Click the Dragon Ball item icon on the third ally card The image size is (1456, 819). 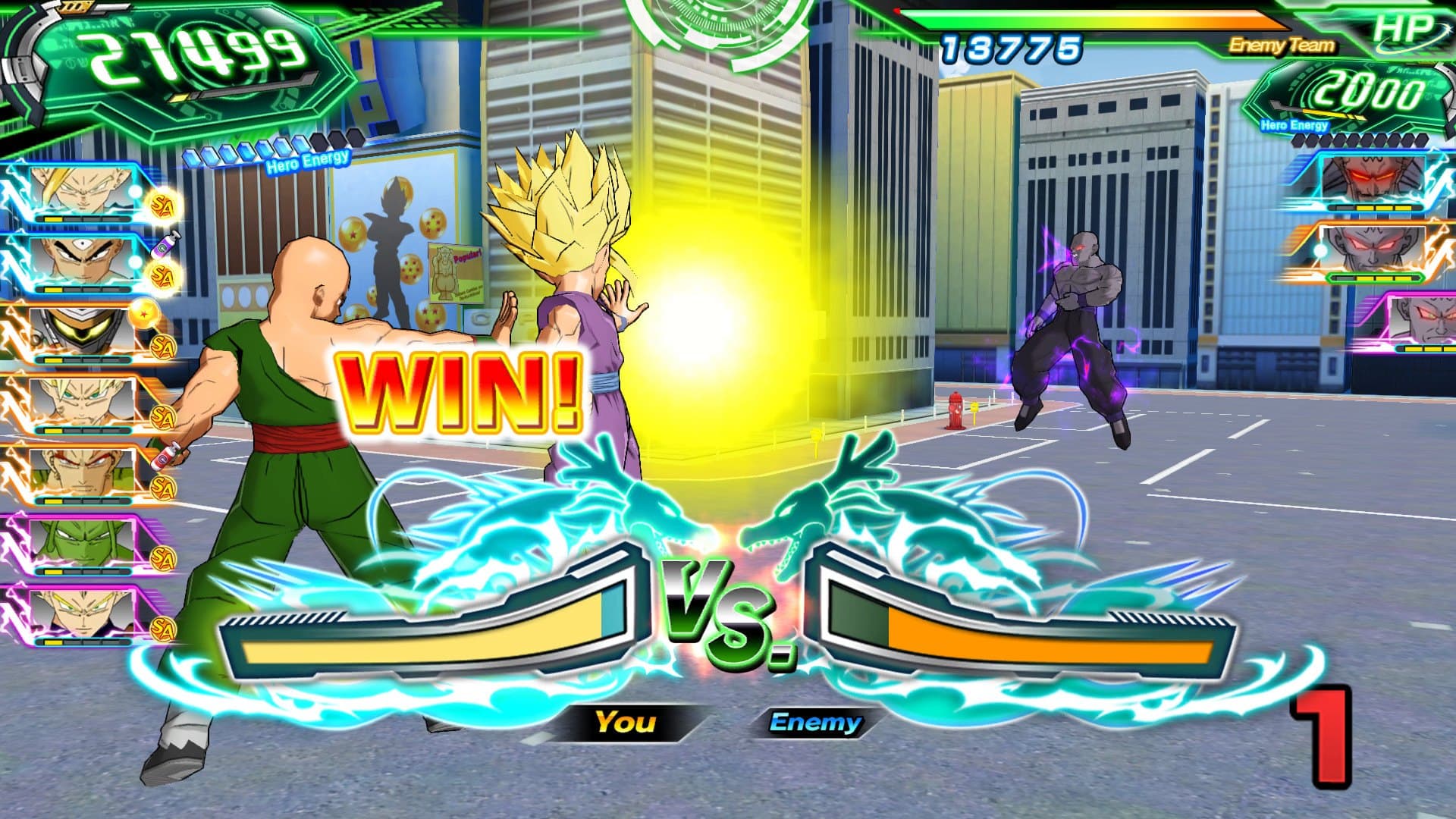coord(146,314)
